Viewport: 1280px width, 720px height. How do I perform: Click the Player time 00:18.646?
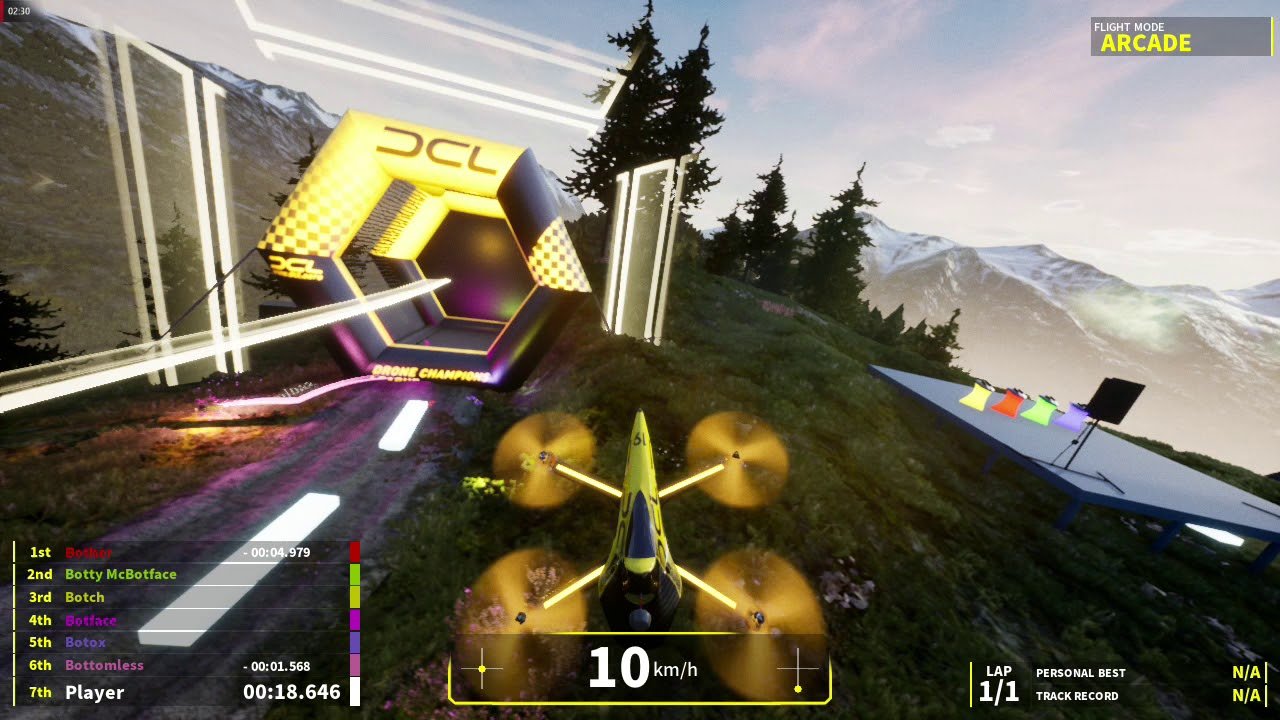(290, 691)
